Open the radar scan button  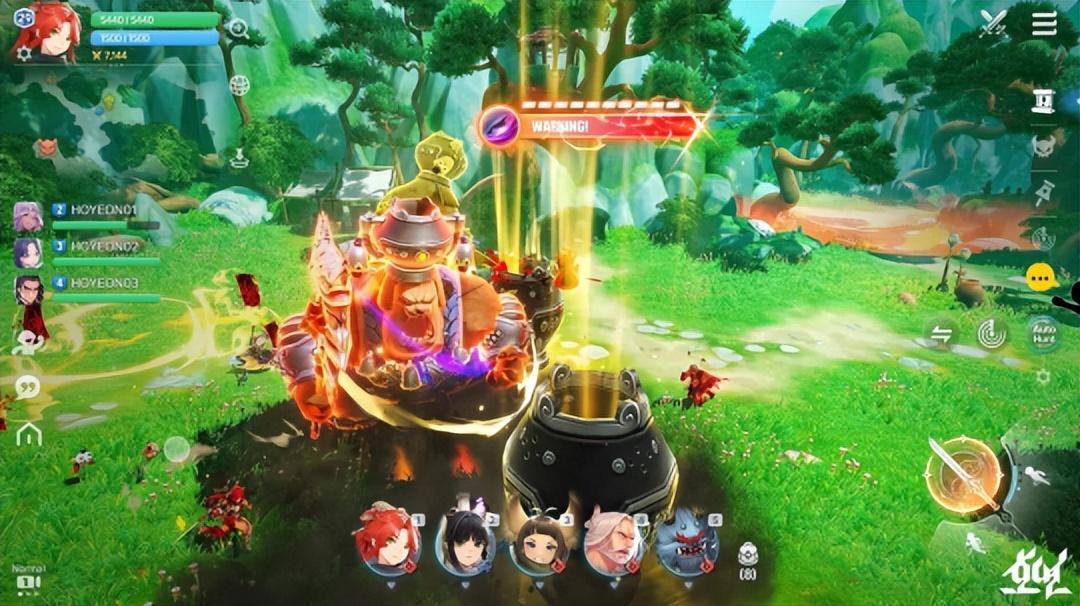pyautogui.click(x=992, y=334)
